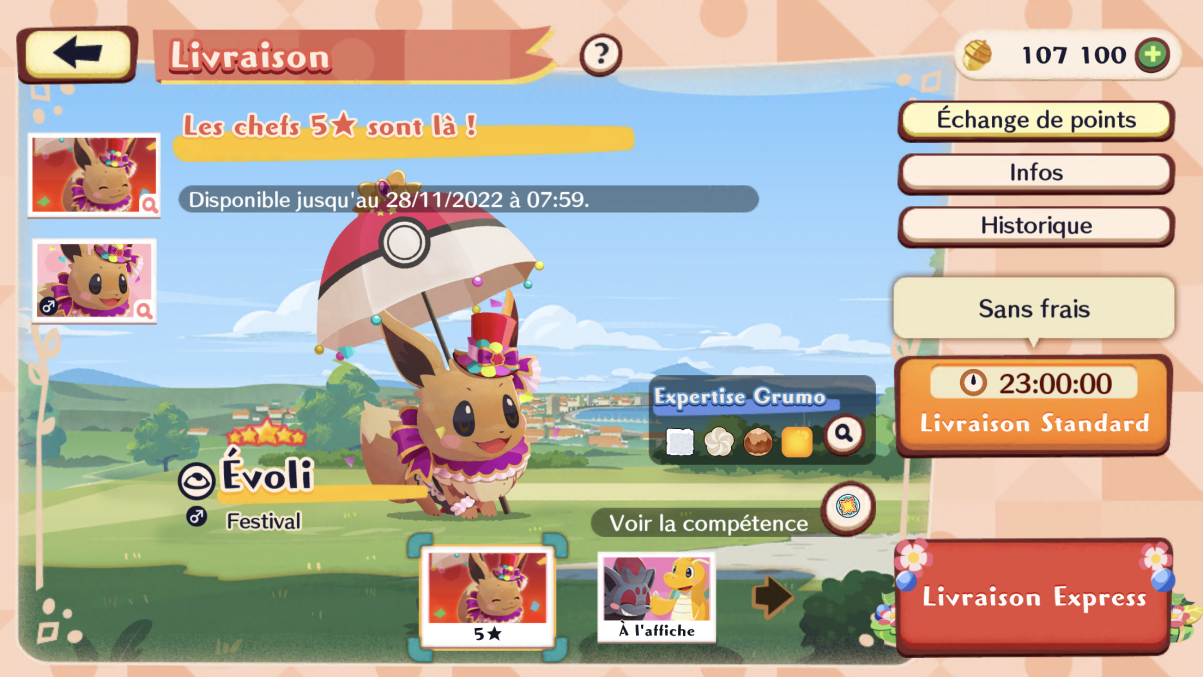Choose the Livraison Express button
This screenshot has height=677, width=1203.
click(1033, 598)
